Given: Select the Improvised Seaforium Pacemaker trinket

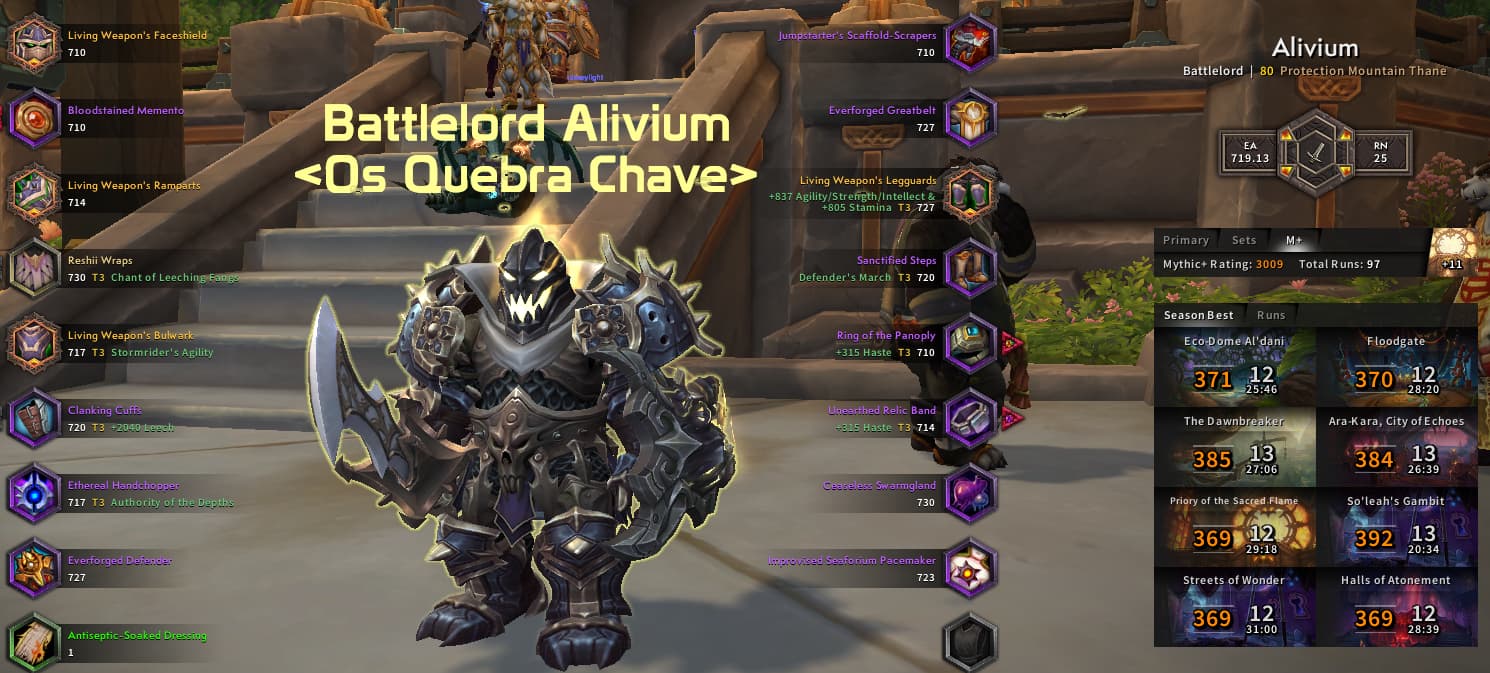Looking at the screenshot, I should coord(970,569).
